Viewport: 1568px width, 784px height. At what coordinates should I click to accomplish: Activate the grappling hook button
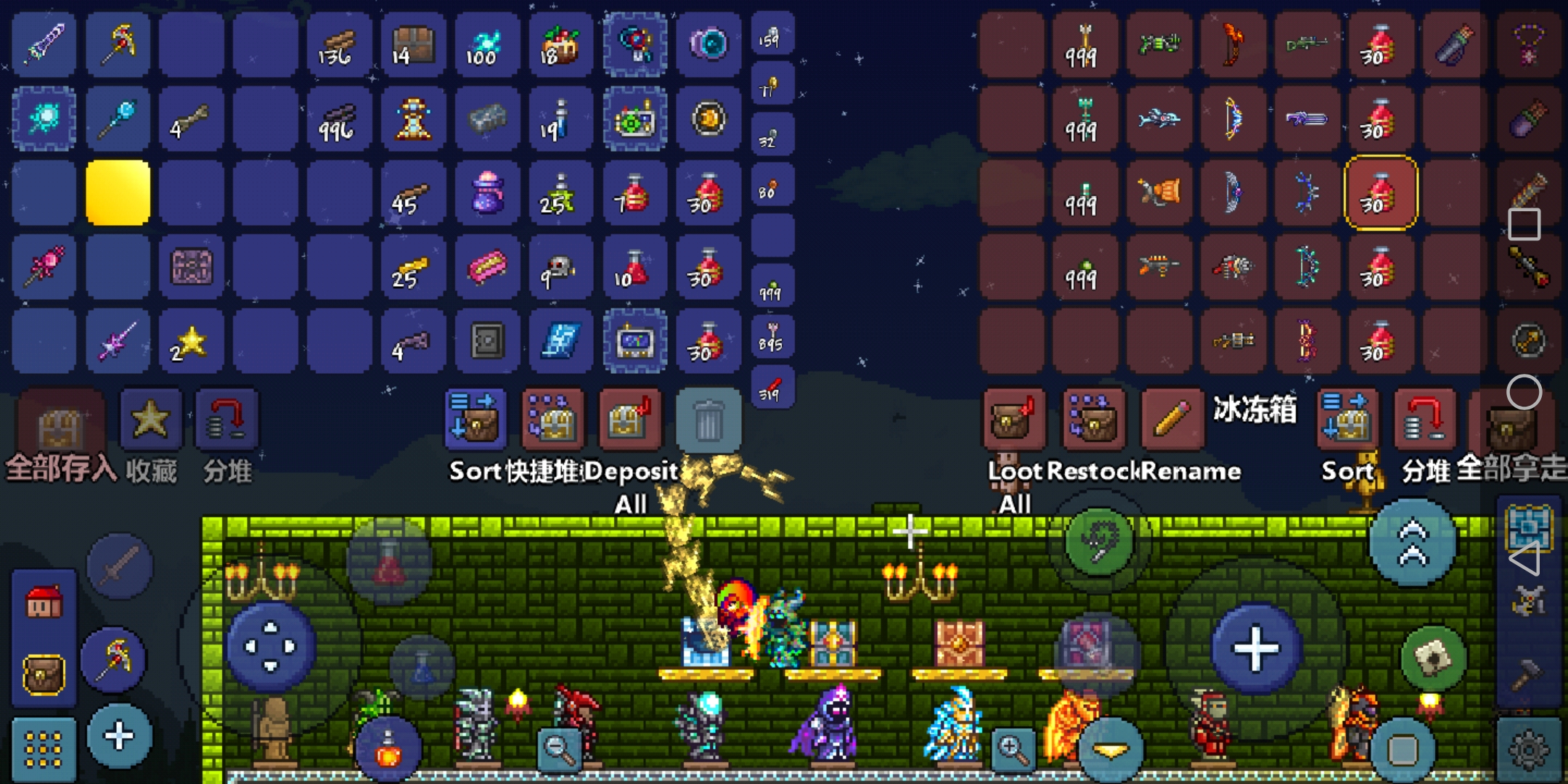pos(1098,541)
